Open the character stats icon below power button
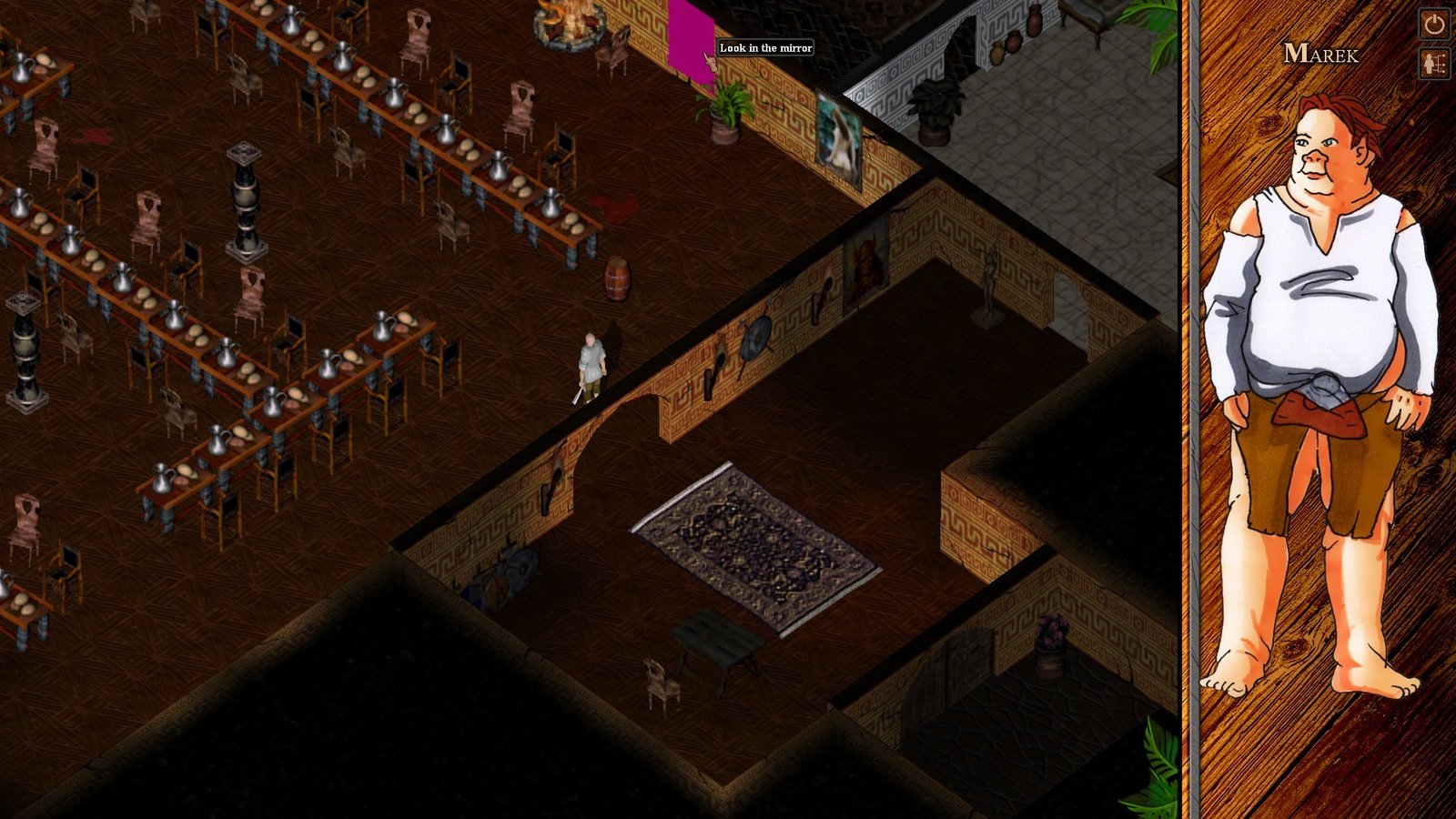Image resolution: width=1456 pixels, height=819 pixels. [x=1432, y=64]
